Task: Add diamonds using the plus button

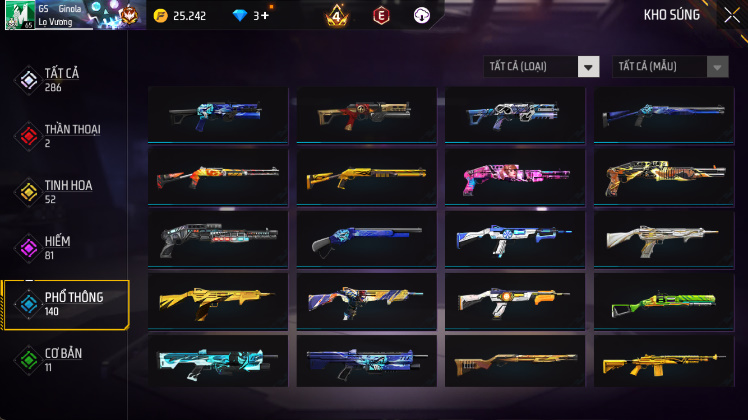Action: tap(264, 16)
